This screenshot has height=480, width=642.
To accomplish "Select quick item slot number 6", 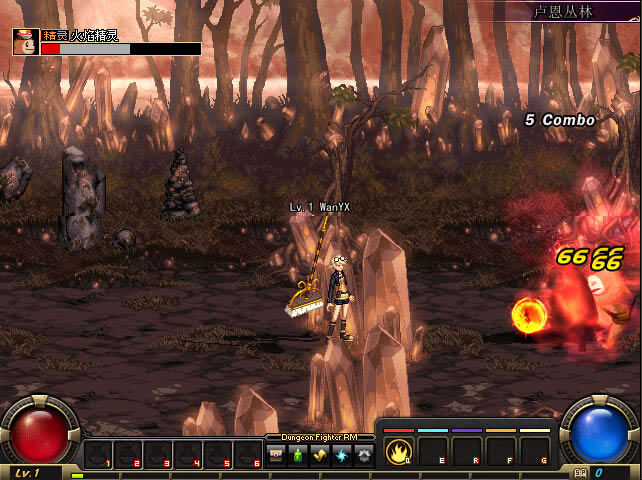I will coord(248,455).
